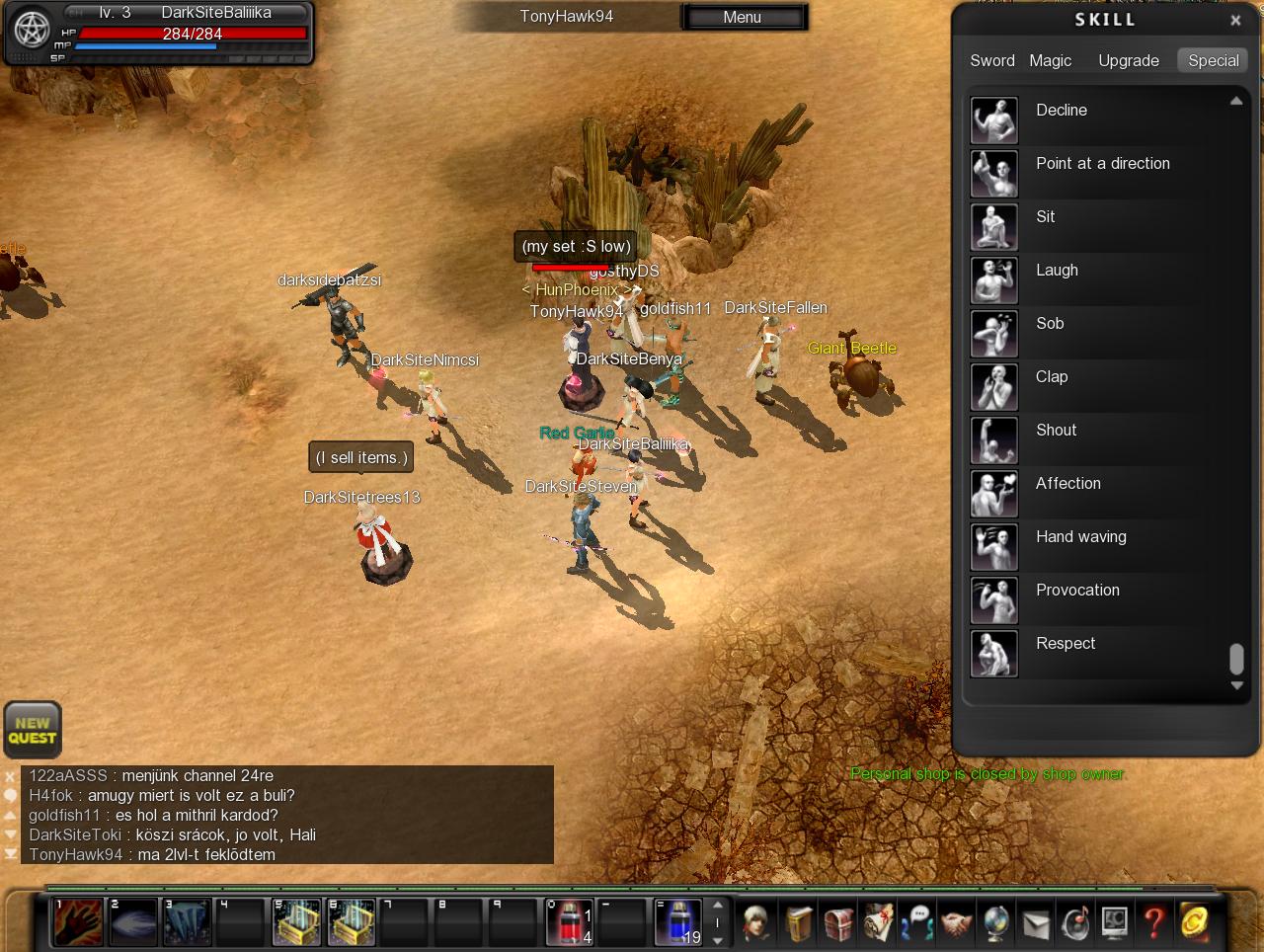Choose the Hand waving emote
Image resolution: width=1264 pixels, height=952 pixels.
tap(994, 546)
